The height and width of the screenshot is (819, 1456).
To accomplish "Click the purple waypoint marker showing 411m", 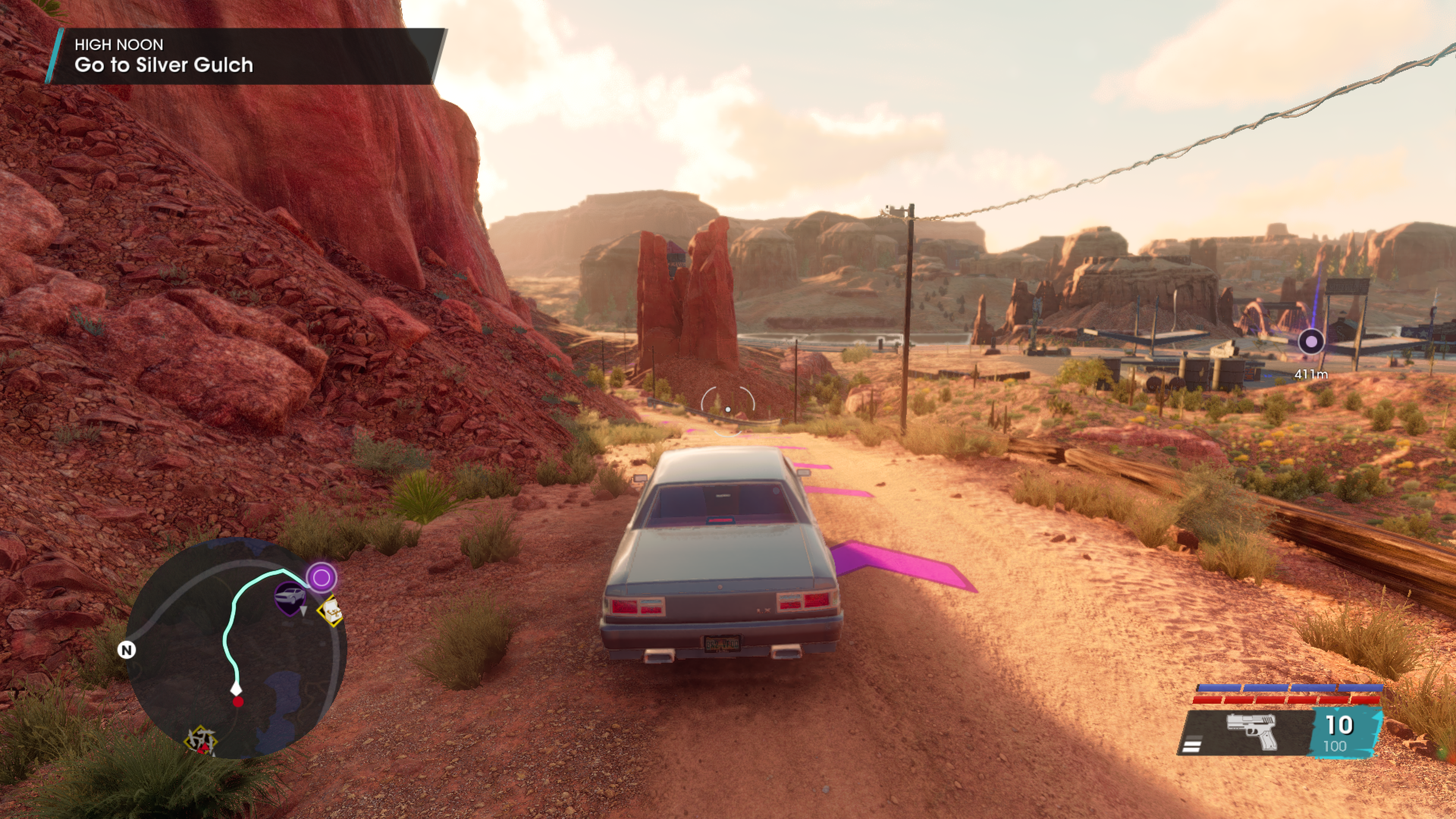I will coord(1311,342).
